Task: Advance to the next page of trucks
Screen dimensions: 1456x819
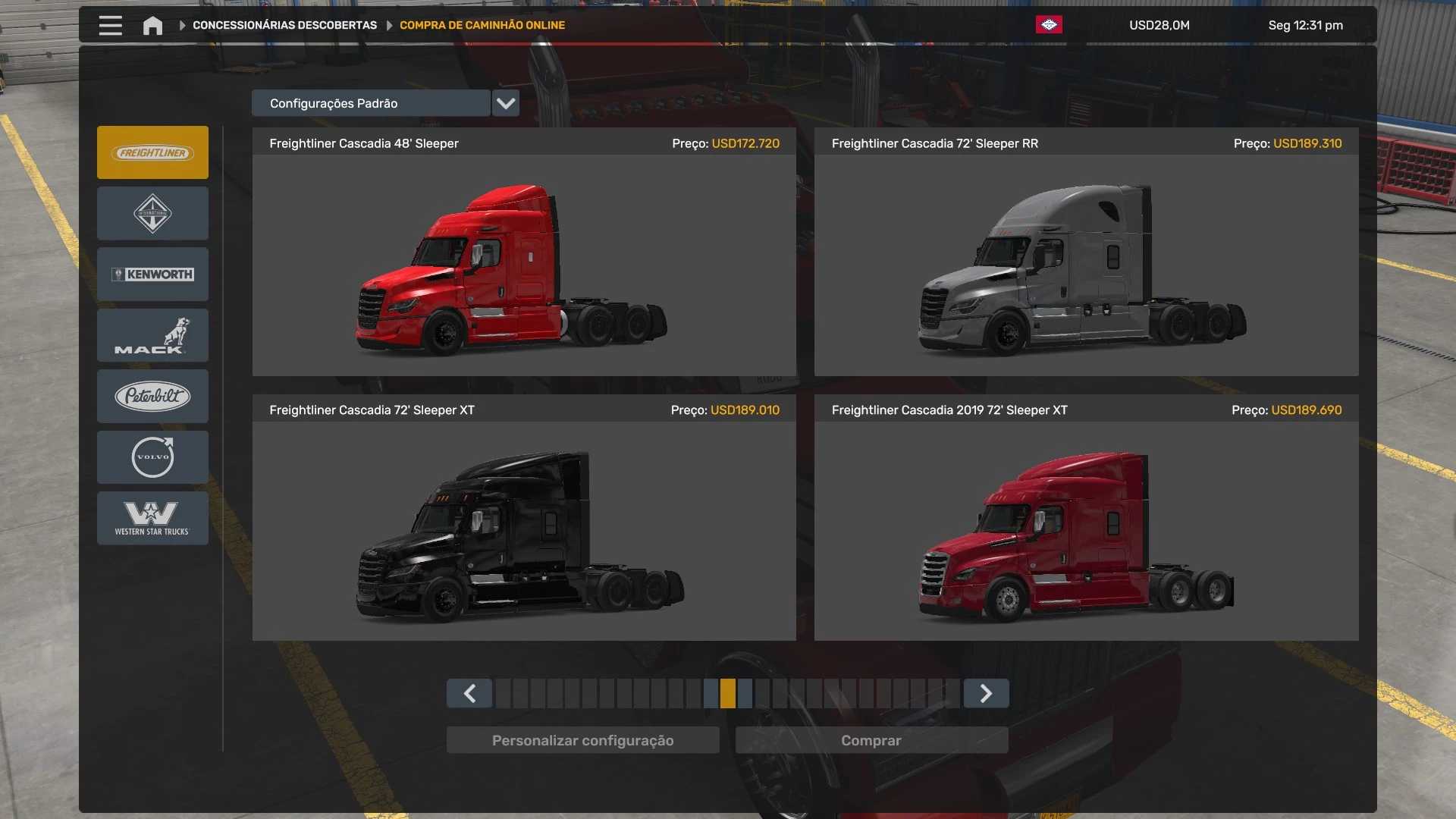Action: [986, 693]
